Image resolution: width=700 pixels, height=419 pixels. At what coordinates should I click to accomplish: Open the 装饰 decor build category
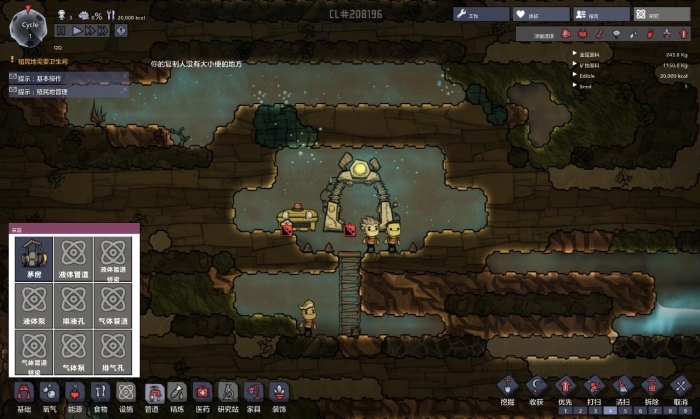point(279,395)
